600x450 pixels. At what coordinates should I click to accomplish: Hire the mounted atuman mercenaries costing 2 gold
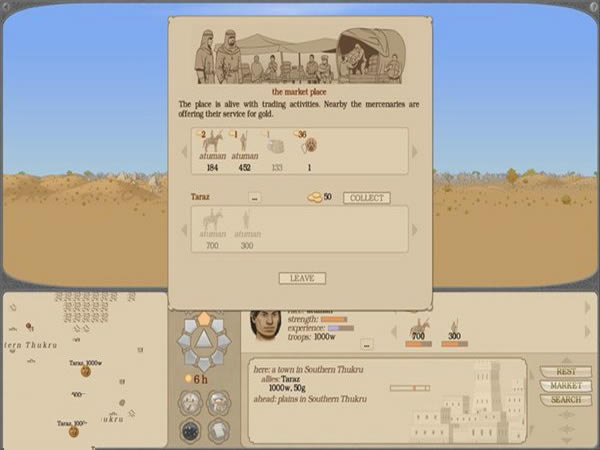pos(212,146)
